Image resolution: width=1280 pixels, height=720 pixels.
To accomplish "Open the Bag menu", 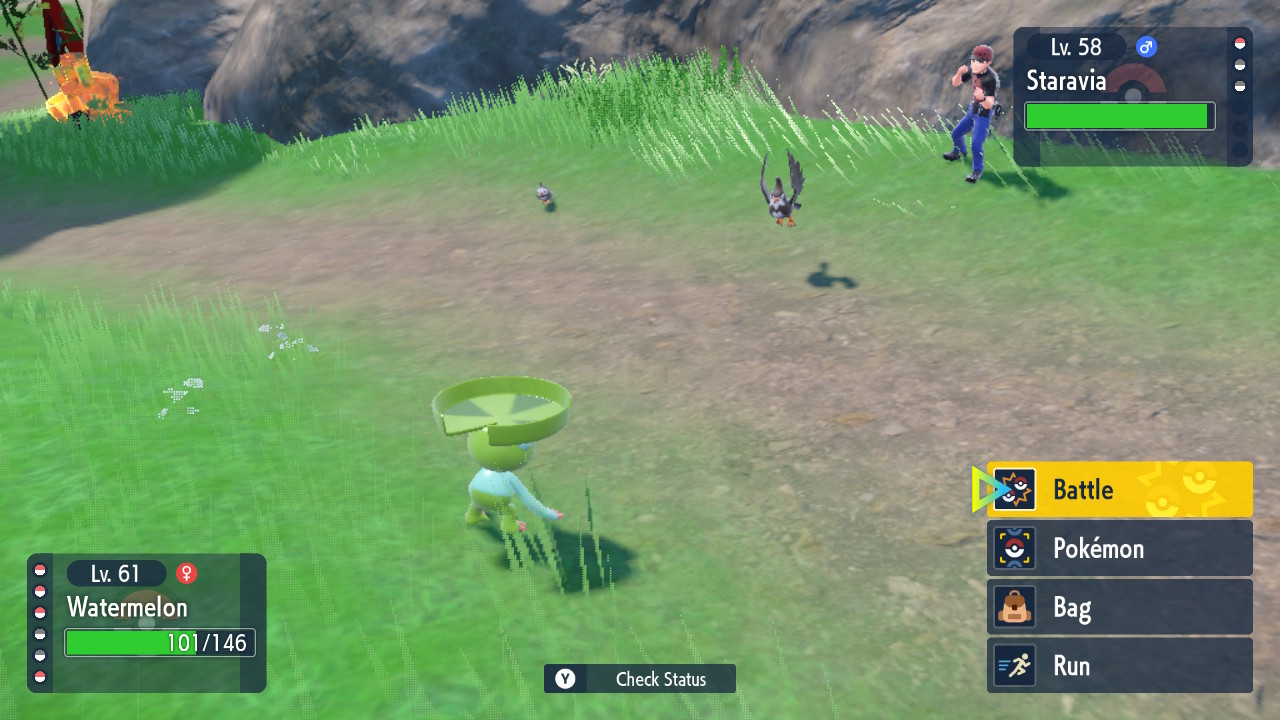I will click(x=1119, y=607).
